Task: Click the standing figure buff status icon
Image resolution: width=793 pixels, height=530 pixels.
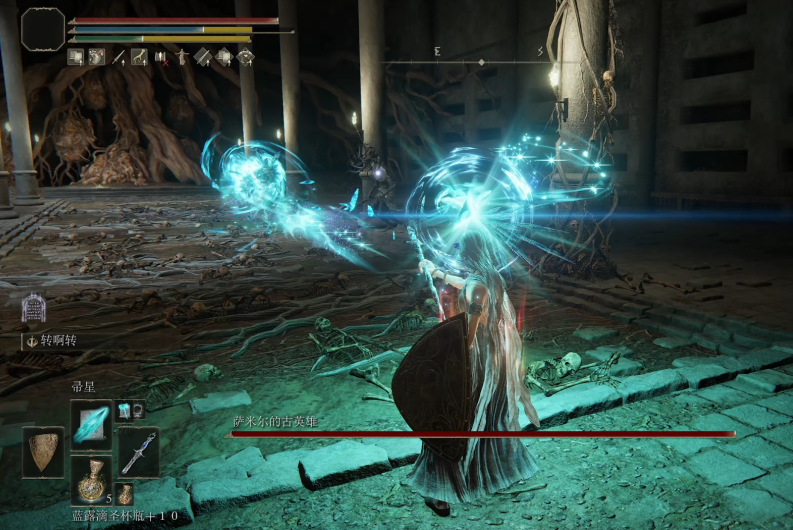Action: pyautogui.click(x=182, y=57)
